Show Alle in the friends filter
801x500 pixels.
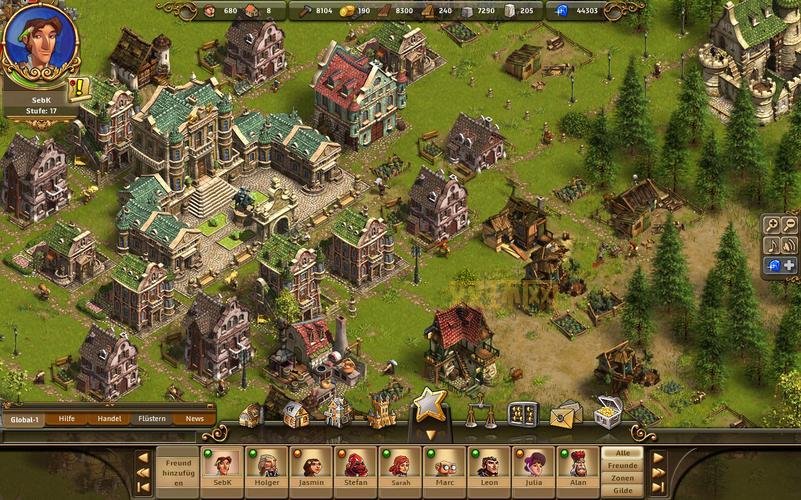click(621, 453)
